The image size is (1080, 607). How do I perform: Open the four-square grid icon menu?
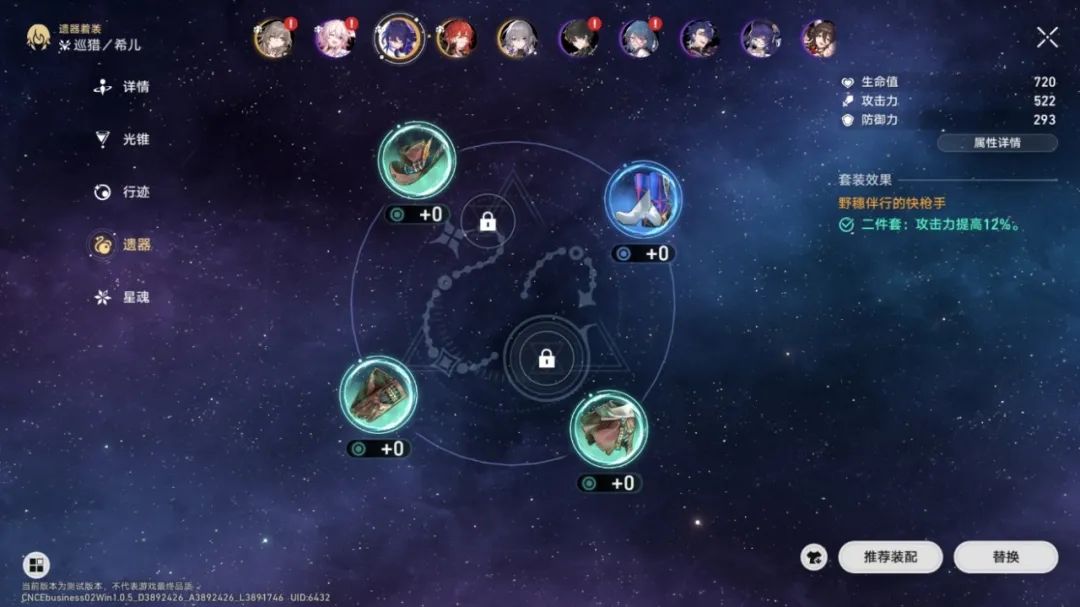[36, 565]
